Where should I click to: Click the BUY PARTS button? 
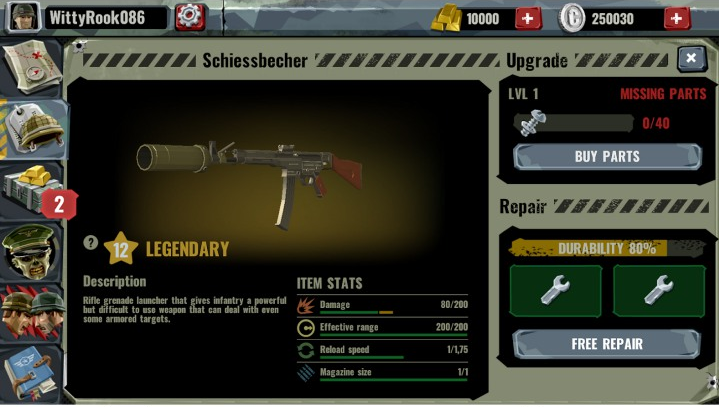(x=607, y=157)
